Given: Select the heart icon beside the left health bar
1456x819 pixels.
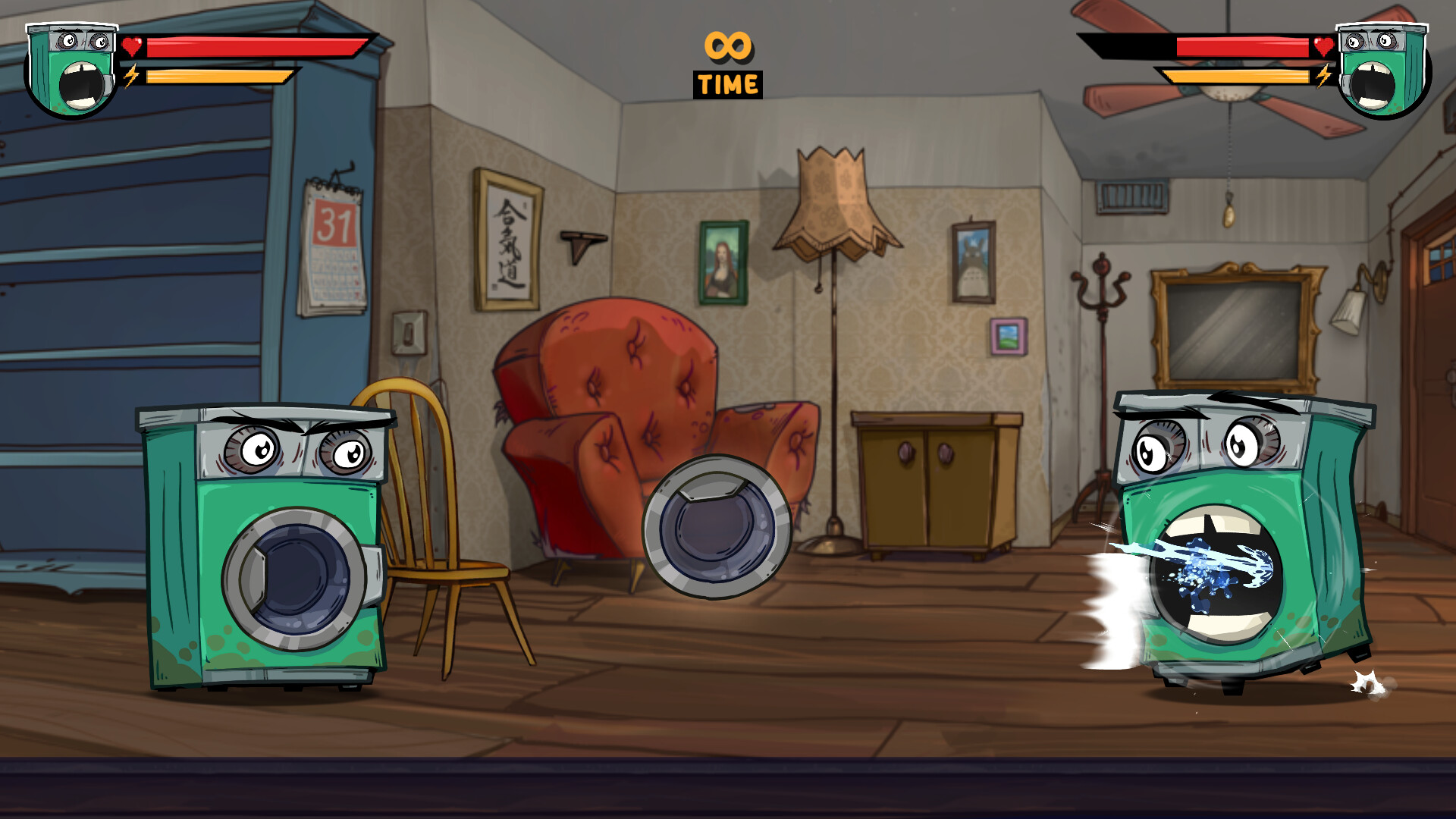Looking at the screenshot, I should [130, 45].
